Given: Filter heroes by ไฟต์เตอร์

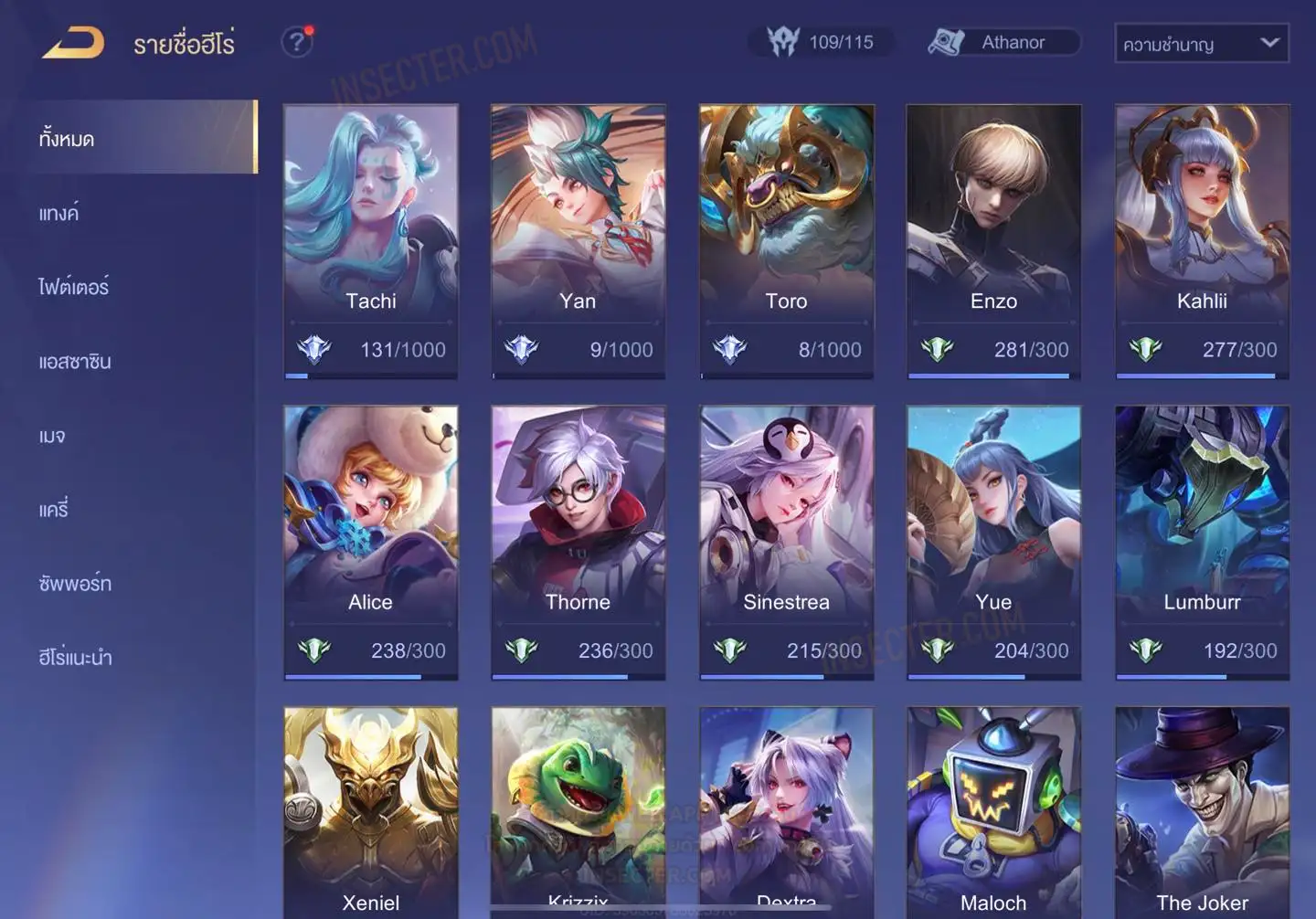Looking at the screenshot, I should [x=74, y=288].
